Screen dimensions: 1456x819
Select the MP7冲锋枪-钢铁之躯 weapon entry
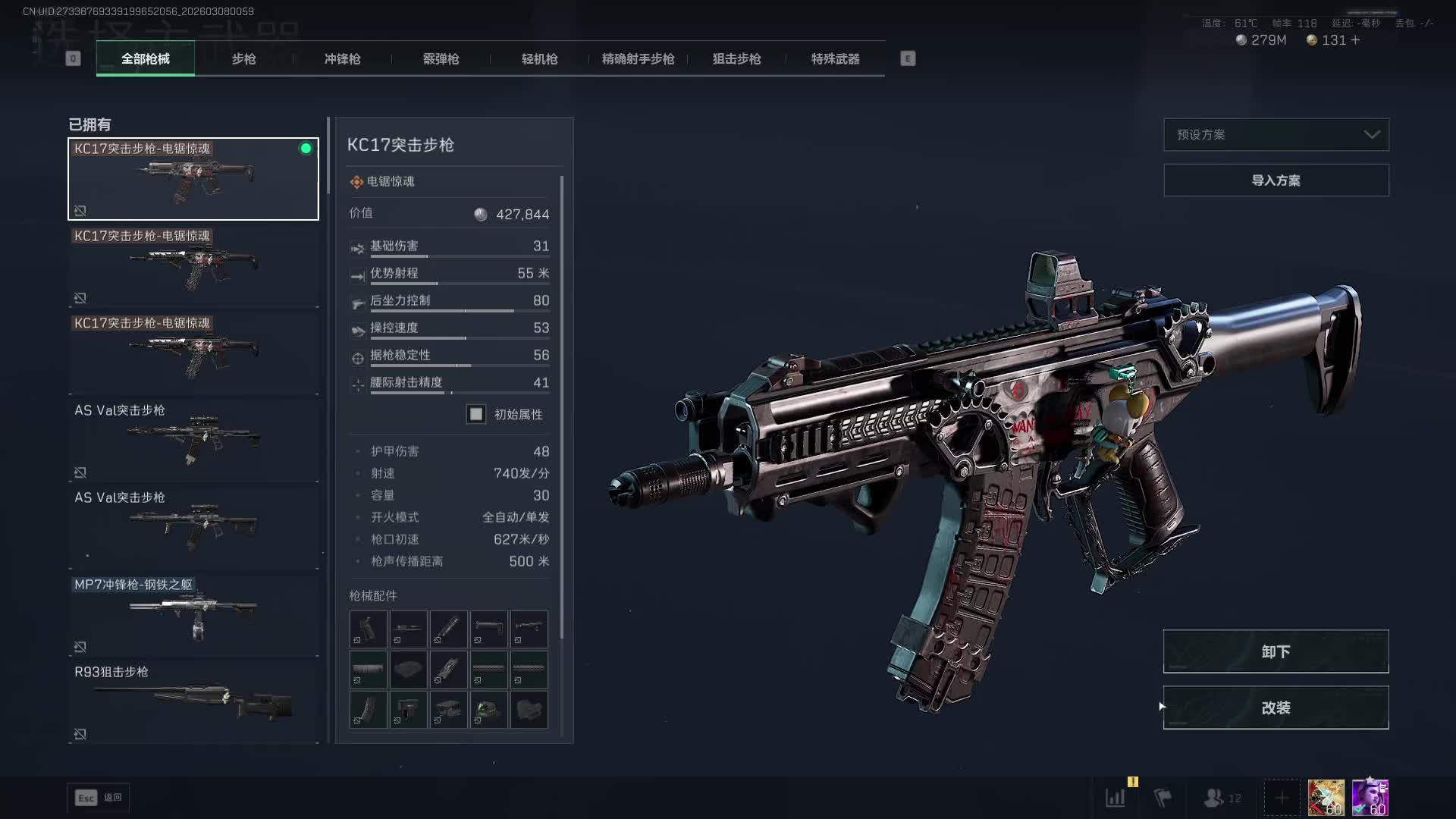193,615
